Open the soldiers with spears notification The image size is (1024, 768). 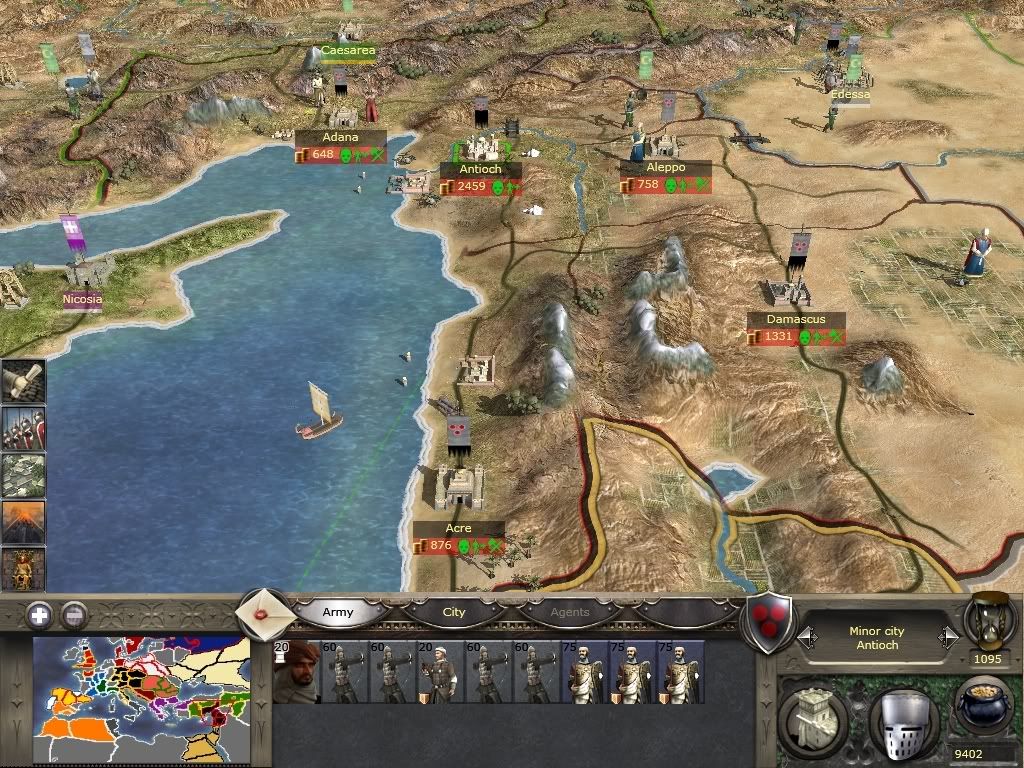pyautogui.click(x=23, y=428)
